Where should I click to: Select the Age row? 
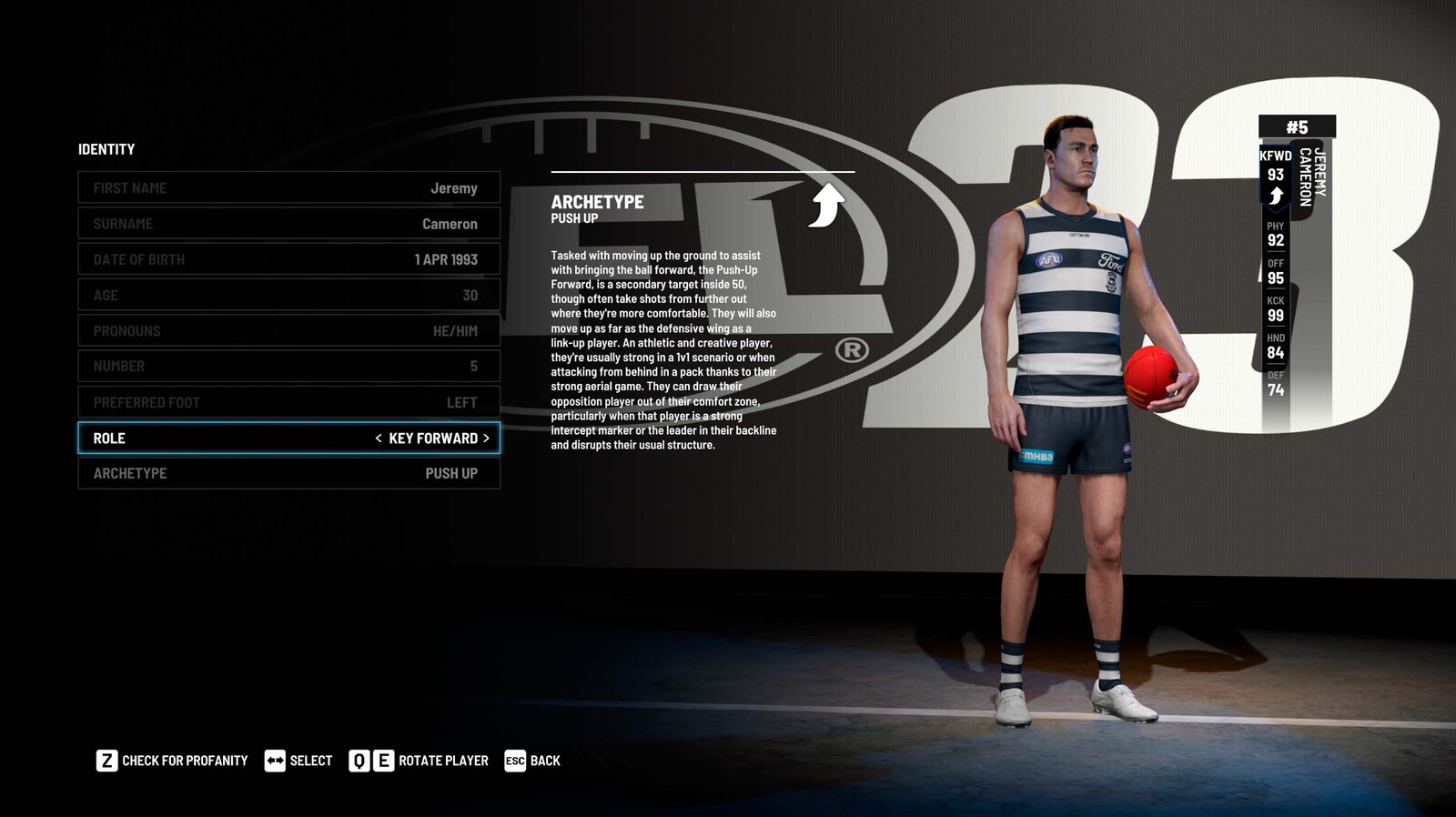[288, 295]
